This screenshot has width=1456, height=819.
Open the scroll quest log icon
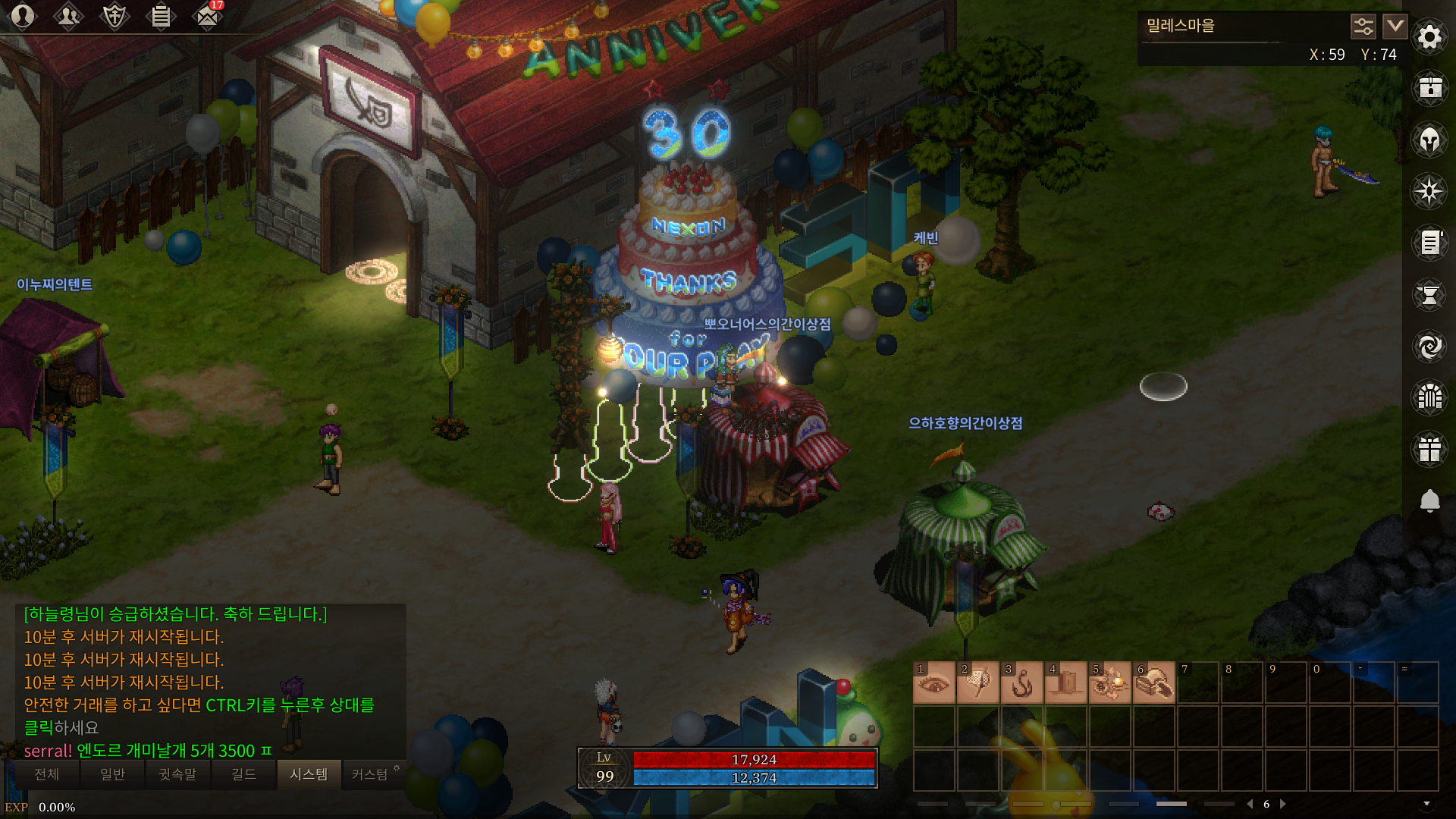pyautogui.click(x=1429, y=243)
